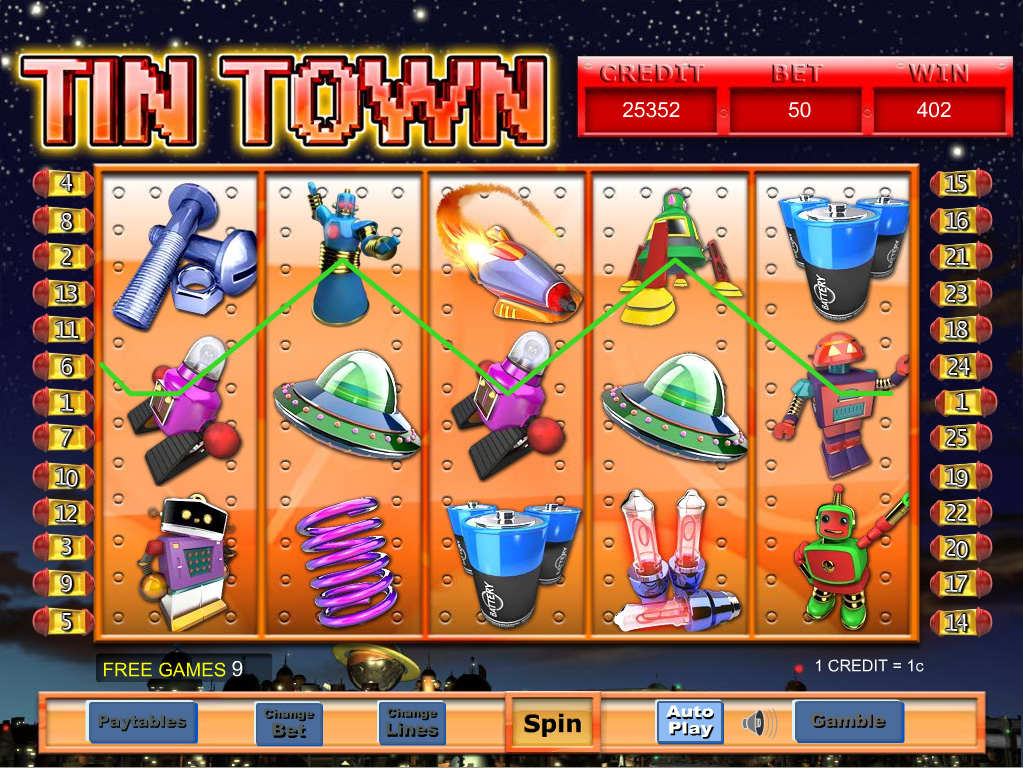The image size is (1023, 768).
Task: Activate Auto Play
Action: [x=690, y=721]
